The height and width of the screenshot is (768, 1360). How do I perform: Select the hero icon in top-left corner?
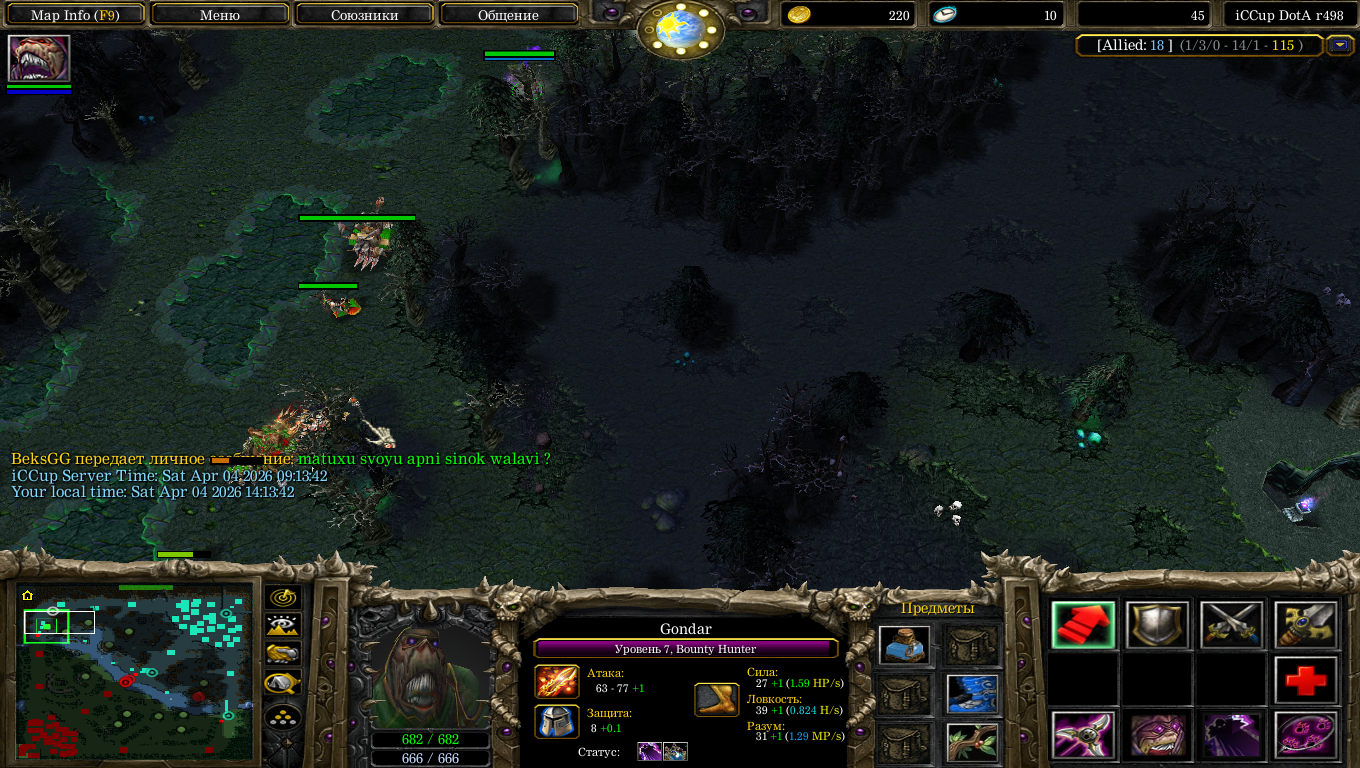tap(39, 58)
